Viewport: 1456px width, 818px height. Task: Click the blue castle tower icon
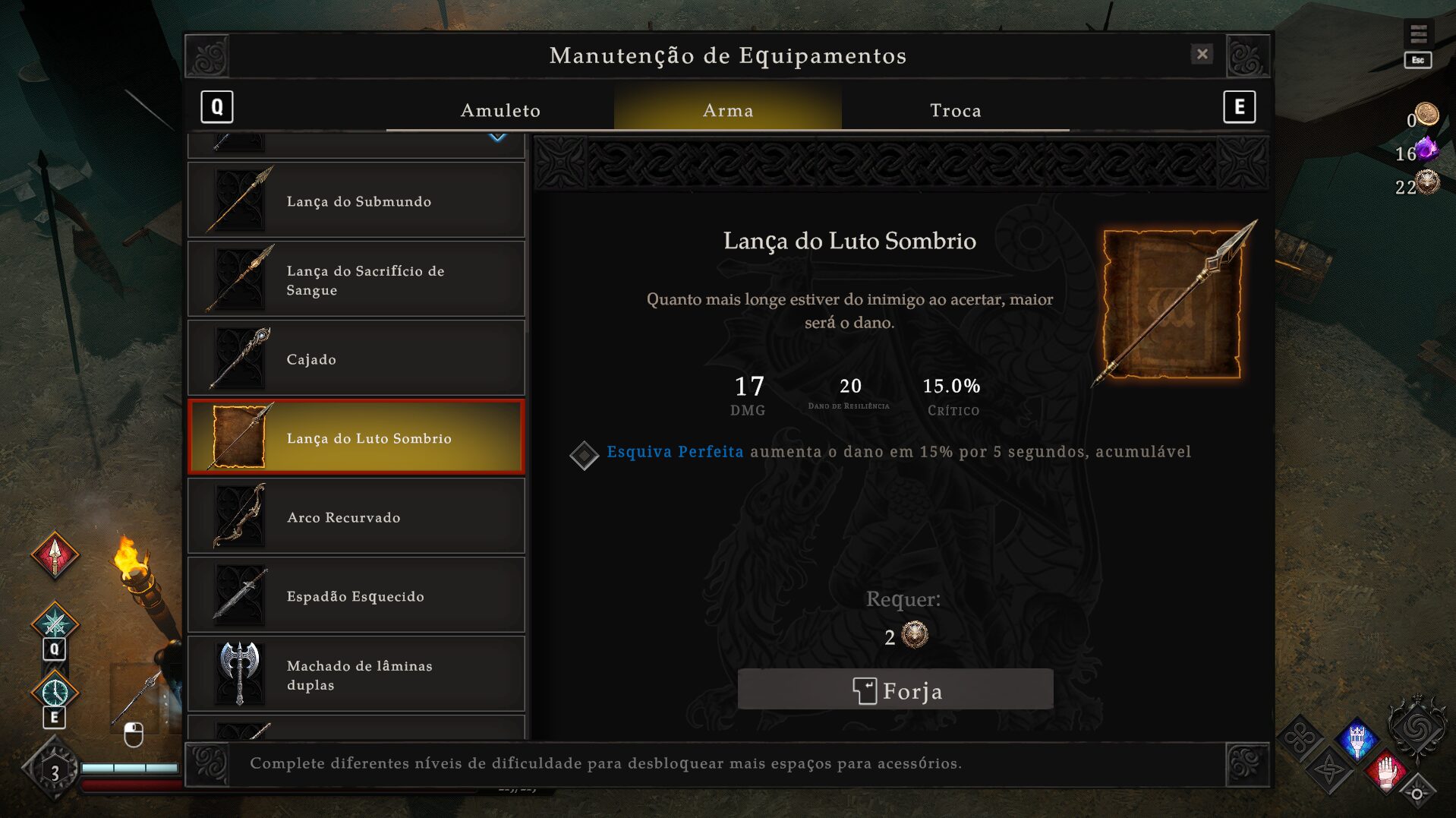pyautogui.click(x=1357, y=739)
